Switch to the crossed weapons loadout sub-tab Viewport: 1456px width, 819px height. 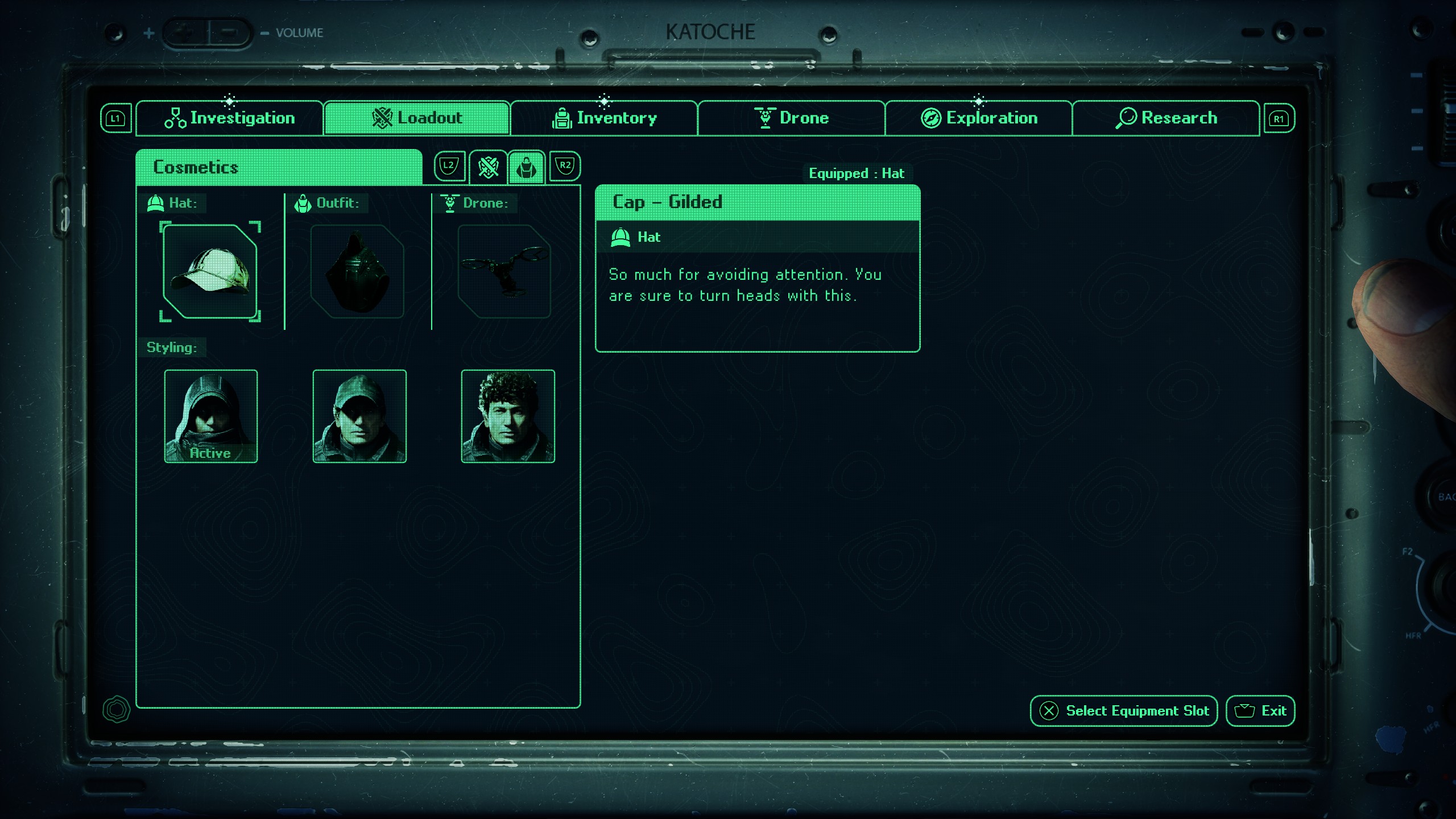point(488,167)
